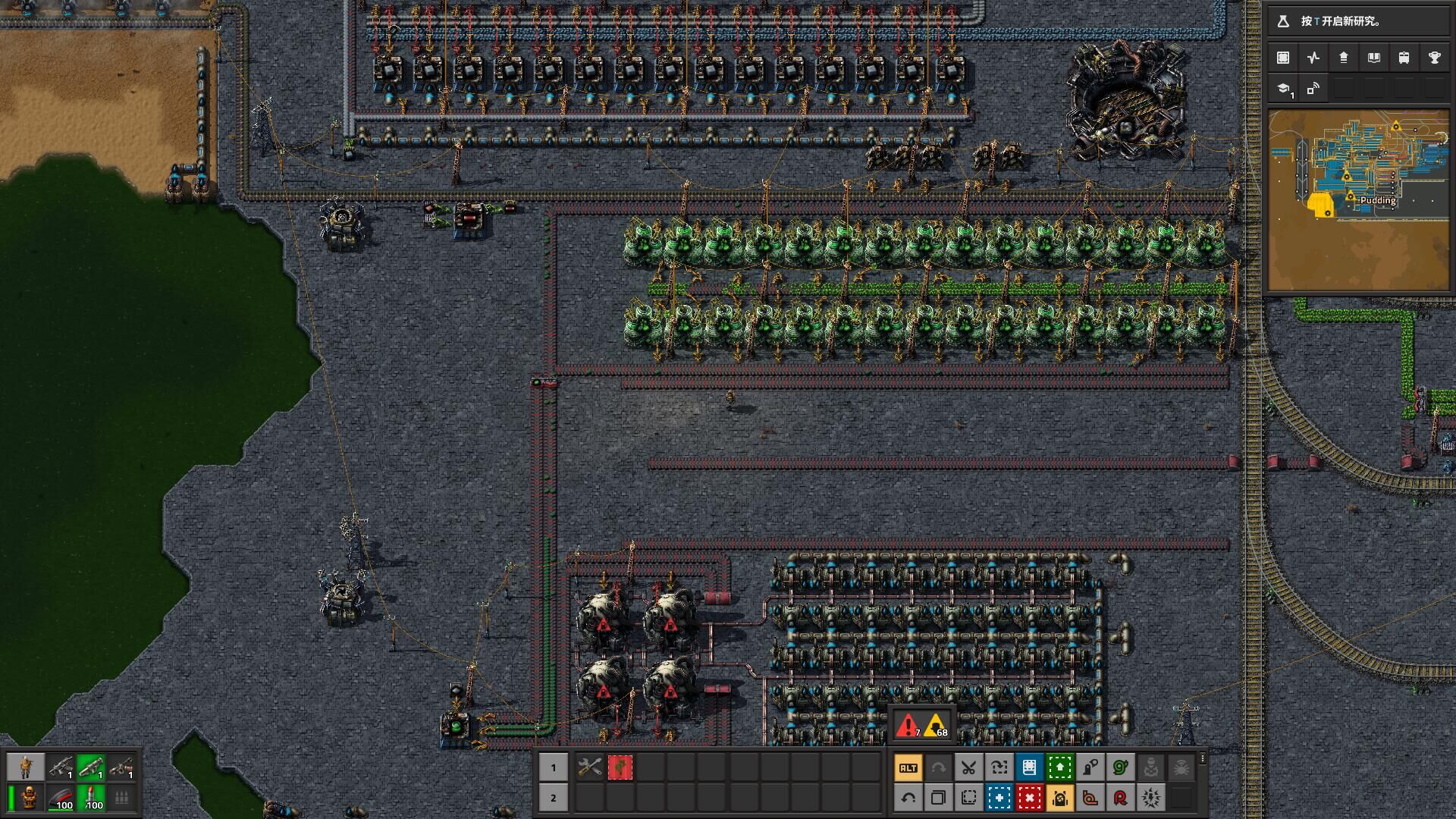This screenshot has width=1456, height=819.
Task: Click the undo arrow shortcut
Action: click(908, 798)
